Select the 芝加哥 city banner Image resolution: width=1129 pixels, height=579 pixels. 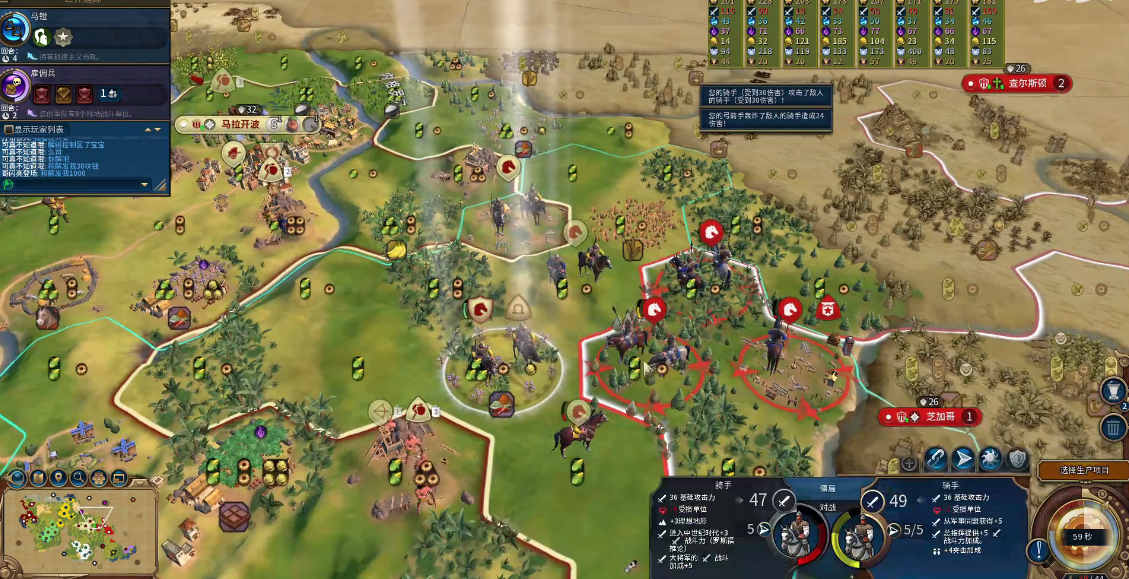(x=927, y=416)
